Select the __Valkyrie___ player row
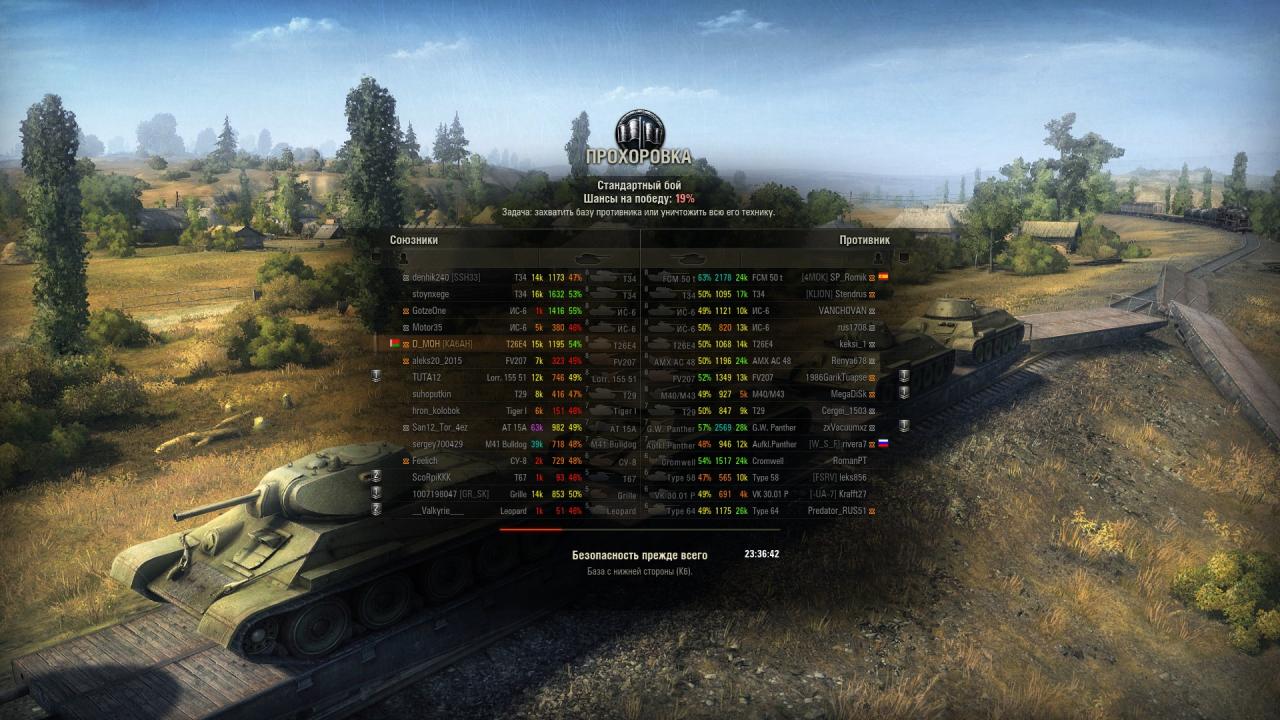Viewport: 1280px width, 720px height. click(x=438, y=511)
